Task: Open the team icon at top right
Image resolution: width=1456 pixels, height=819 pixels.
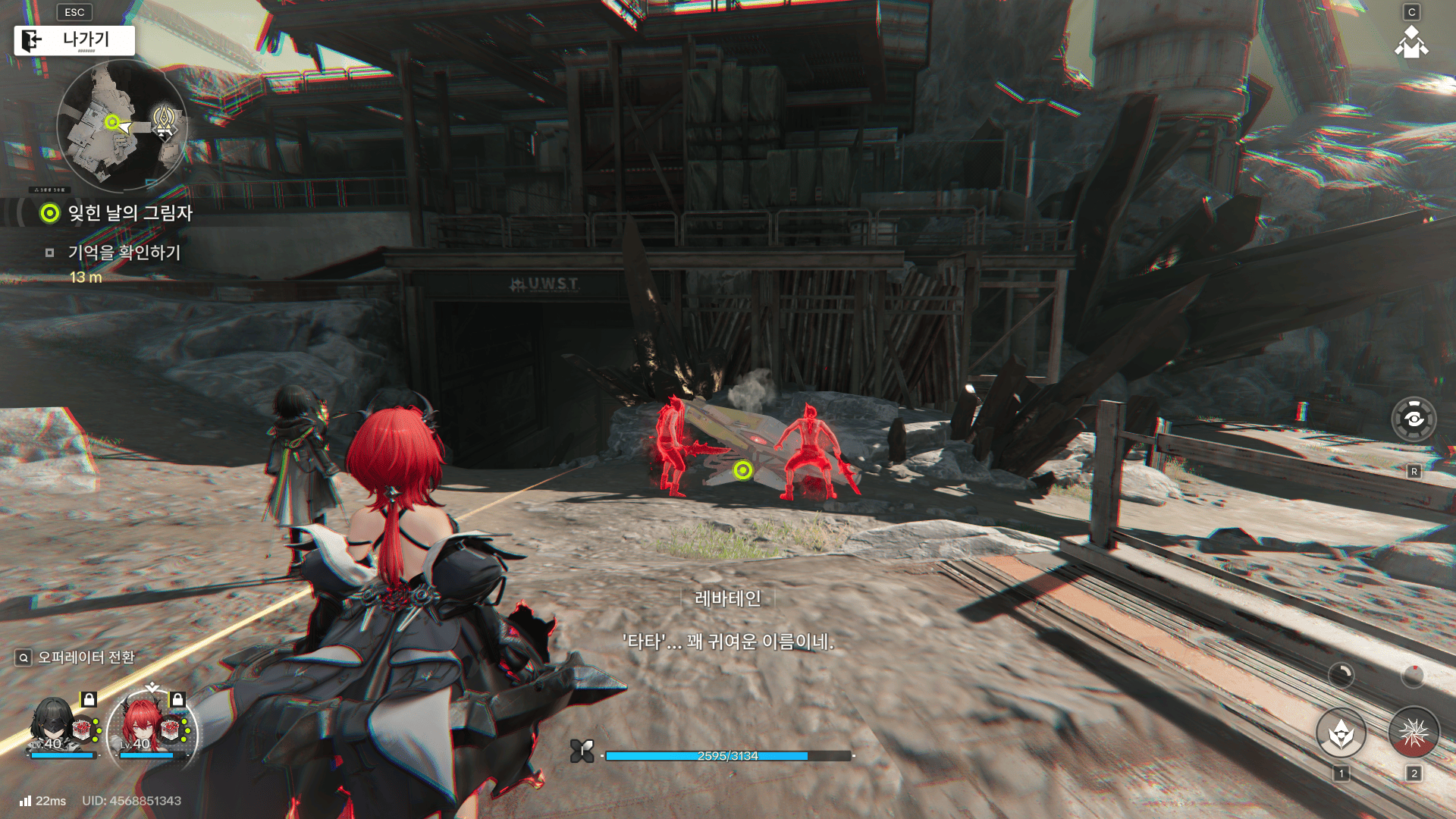Action: 1410,42
